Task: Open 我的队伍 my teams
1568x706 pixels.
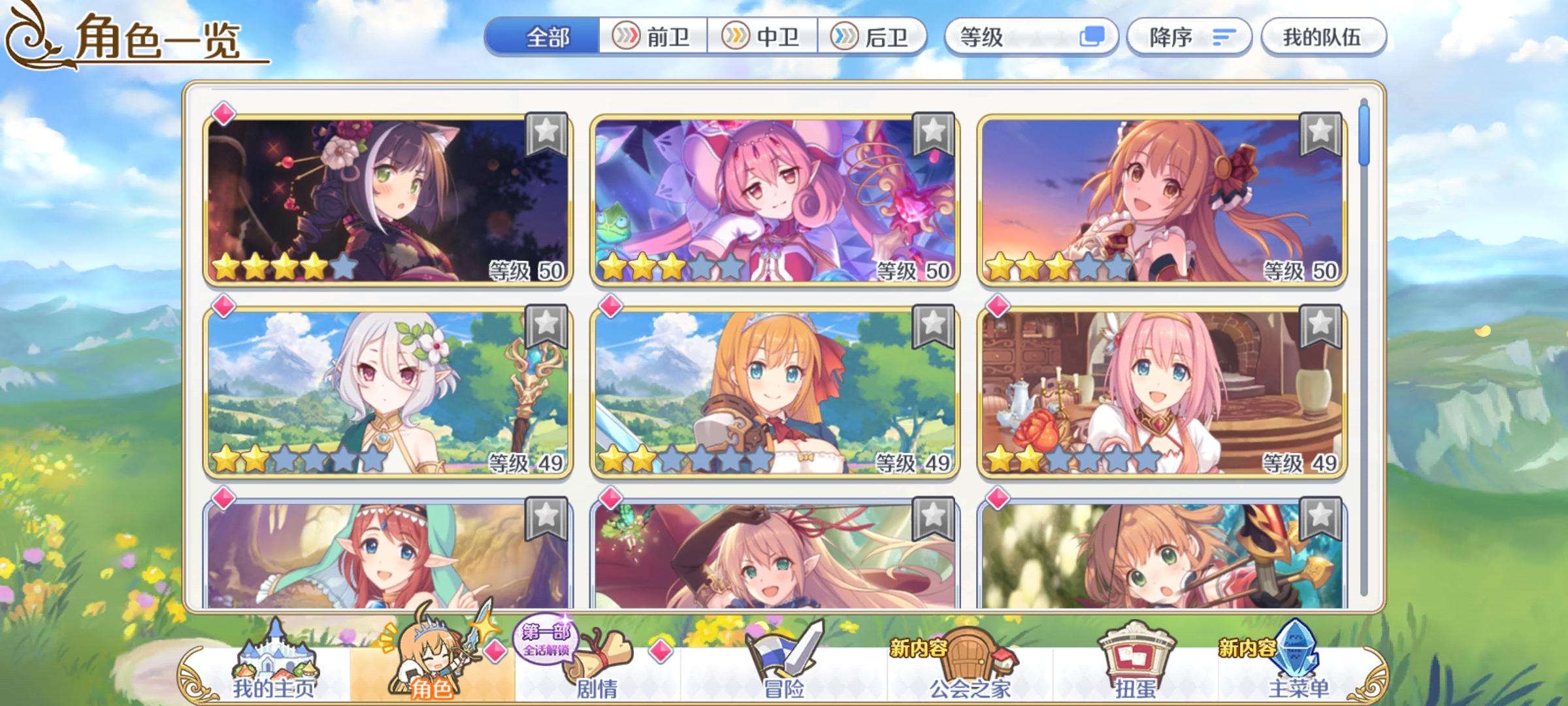Action: 1324,37
